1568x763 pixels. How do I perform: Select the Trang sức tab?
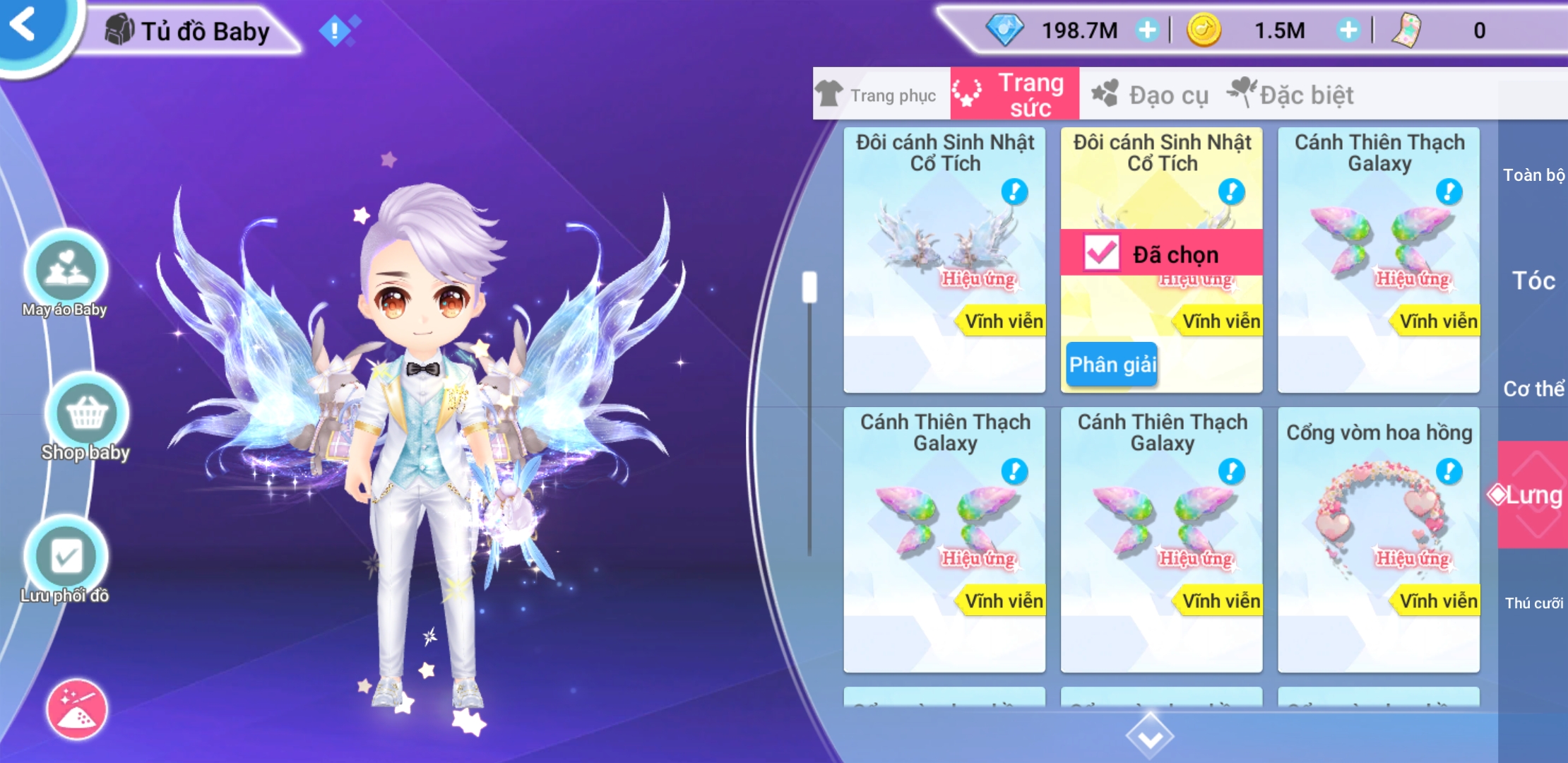pos(1014,95)
